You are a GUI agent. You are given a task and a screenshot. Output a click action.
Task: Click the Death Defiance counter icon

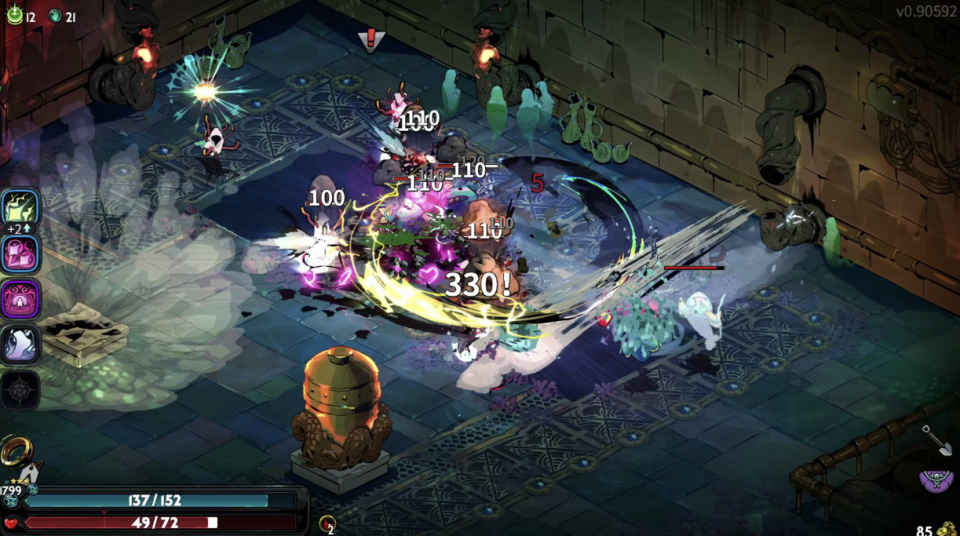(327, 523)
